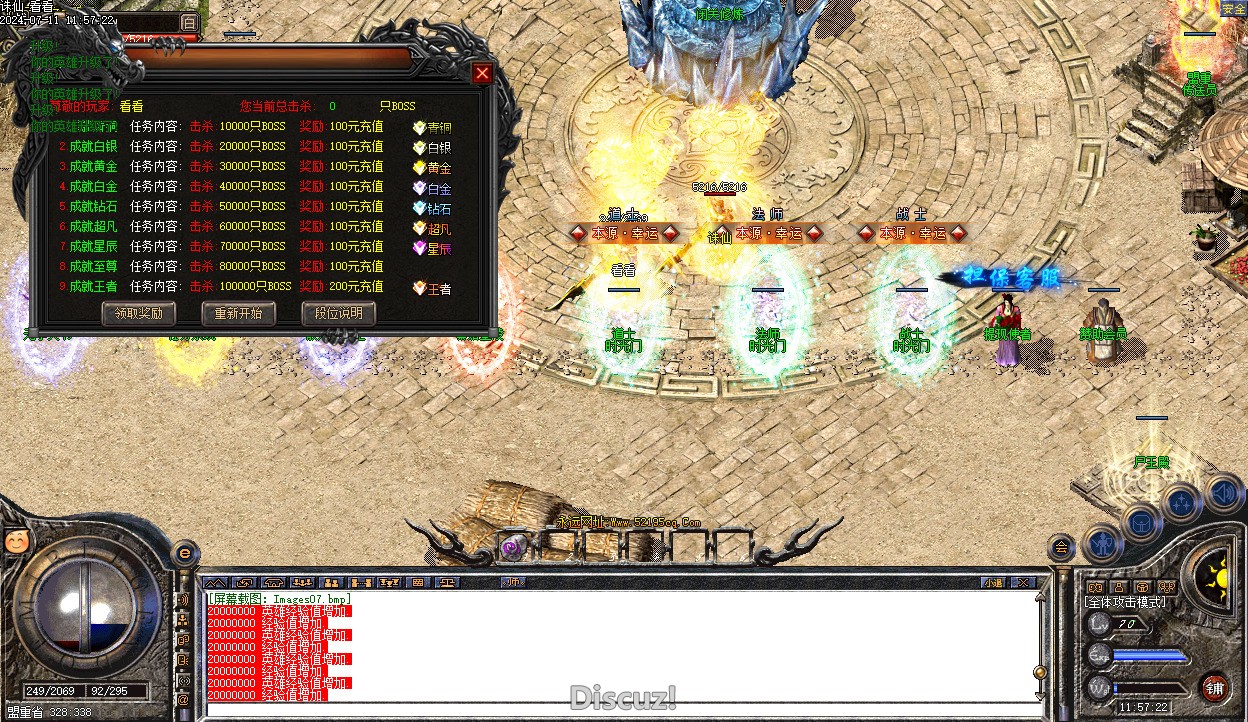This screenshot has height=722, width=1248.
Task: Close the BOSS kill achievement window
Action: (482, 73)
